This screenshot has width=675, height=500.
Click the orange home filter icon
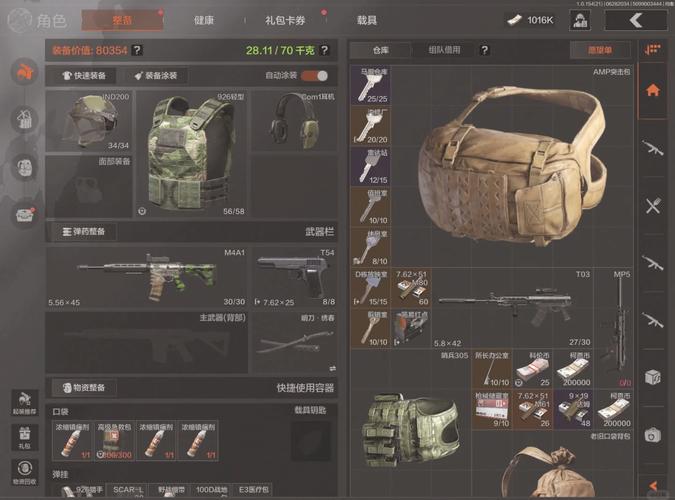point(653,90)
